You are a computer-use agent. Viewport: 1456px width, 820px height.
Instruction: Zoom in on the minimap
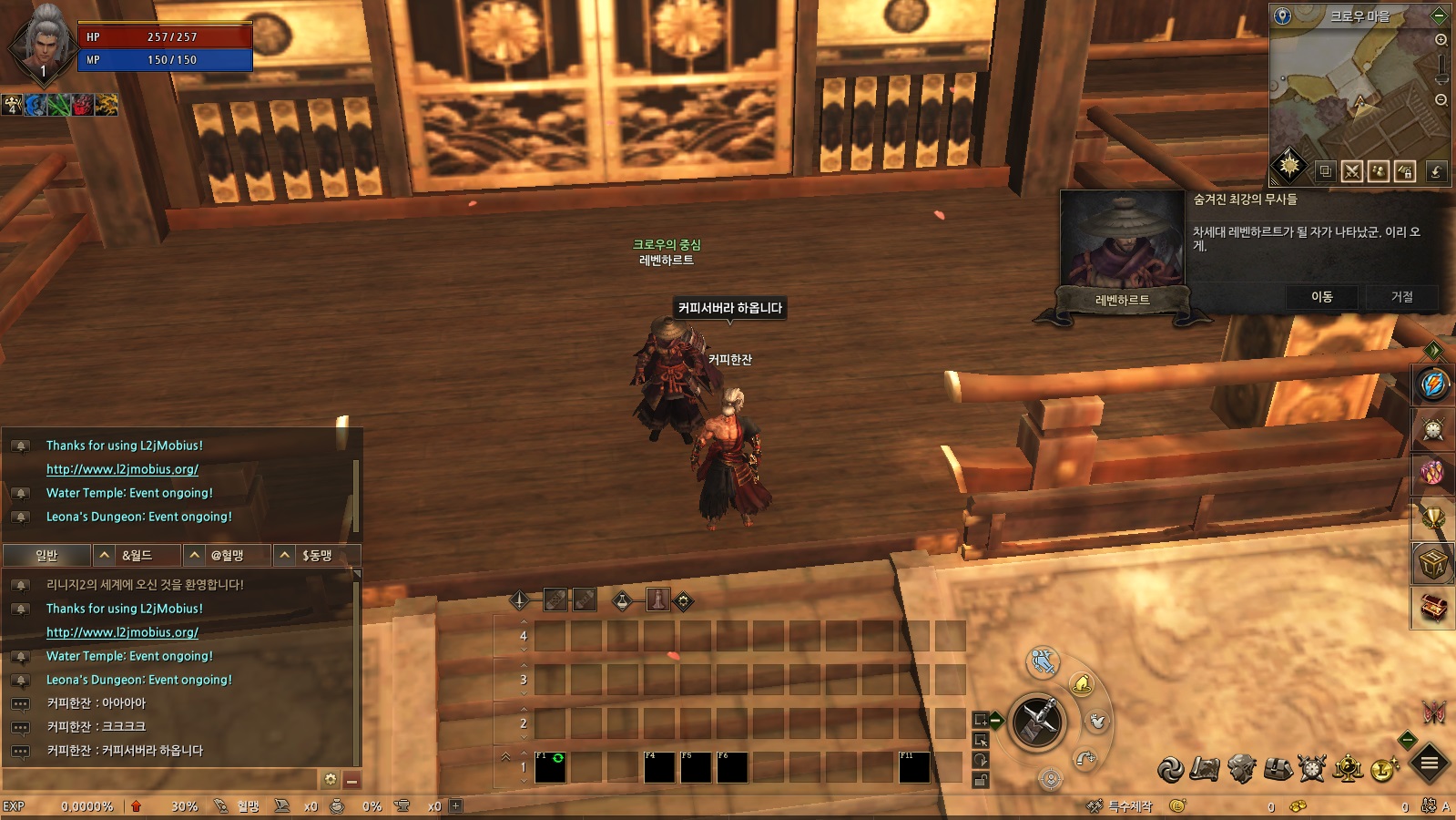[1441, 40]
